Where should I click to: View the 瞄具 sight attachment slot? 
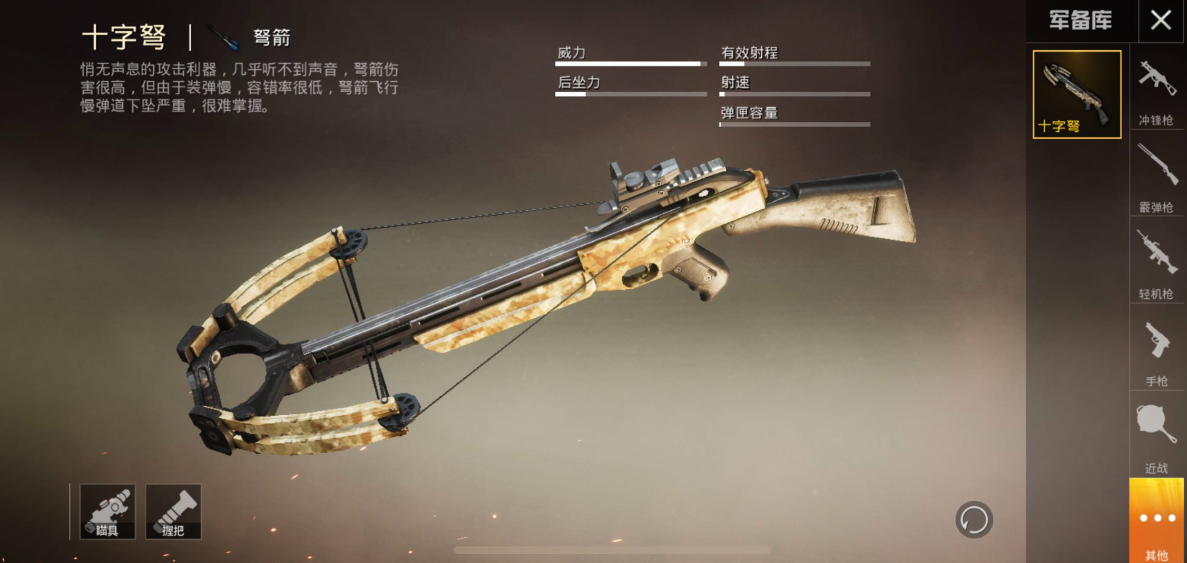coord(107,512)
